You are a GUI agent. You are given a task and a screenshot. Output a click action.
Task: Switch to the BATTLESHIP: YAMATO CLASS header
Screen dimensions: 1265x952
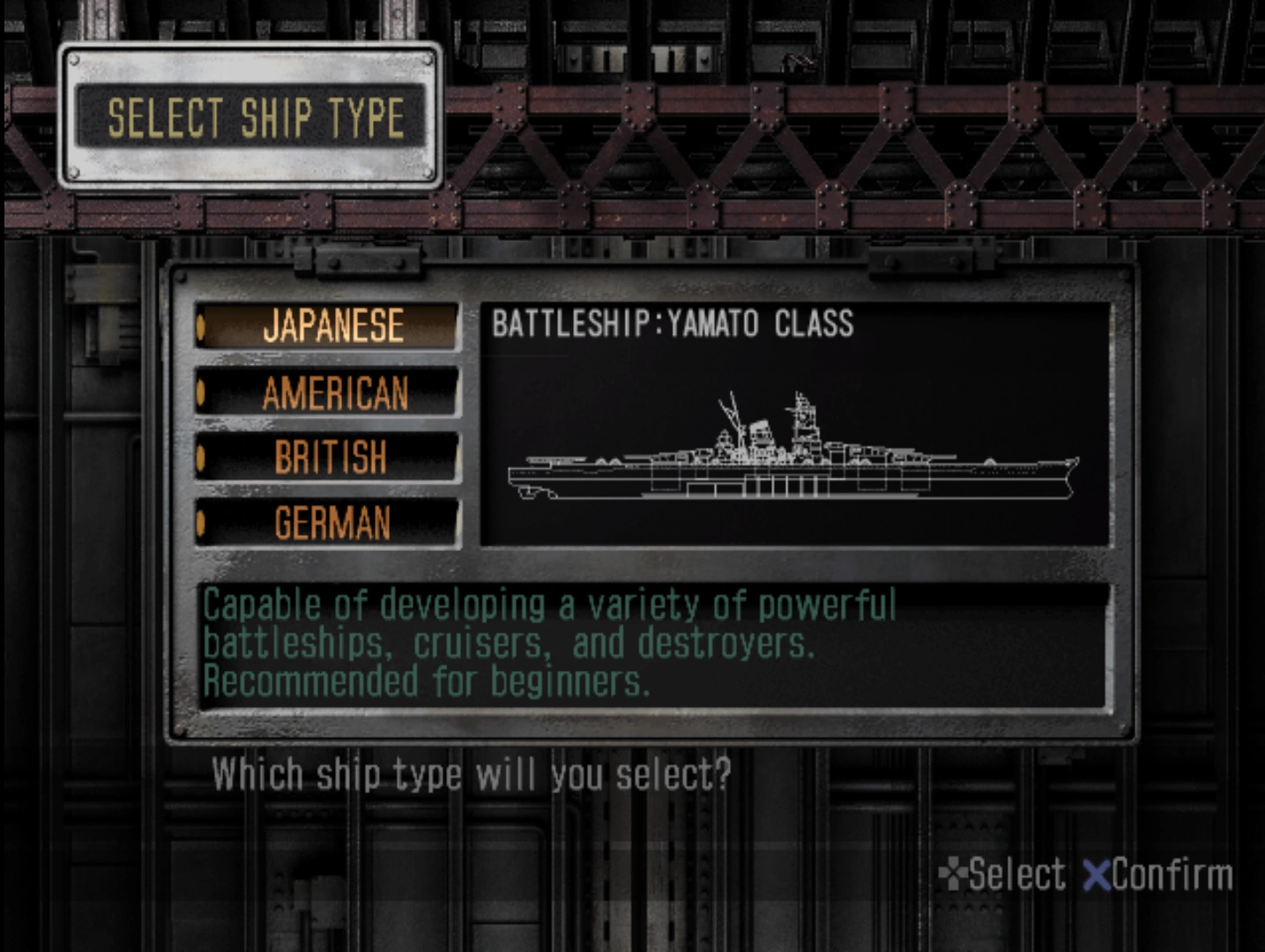(673, 323)
